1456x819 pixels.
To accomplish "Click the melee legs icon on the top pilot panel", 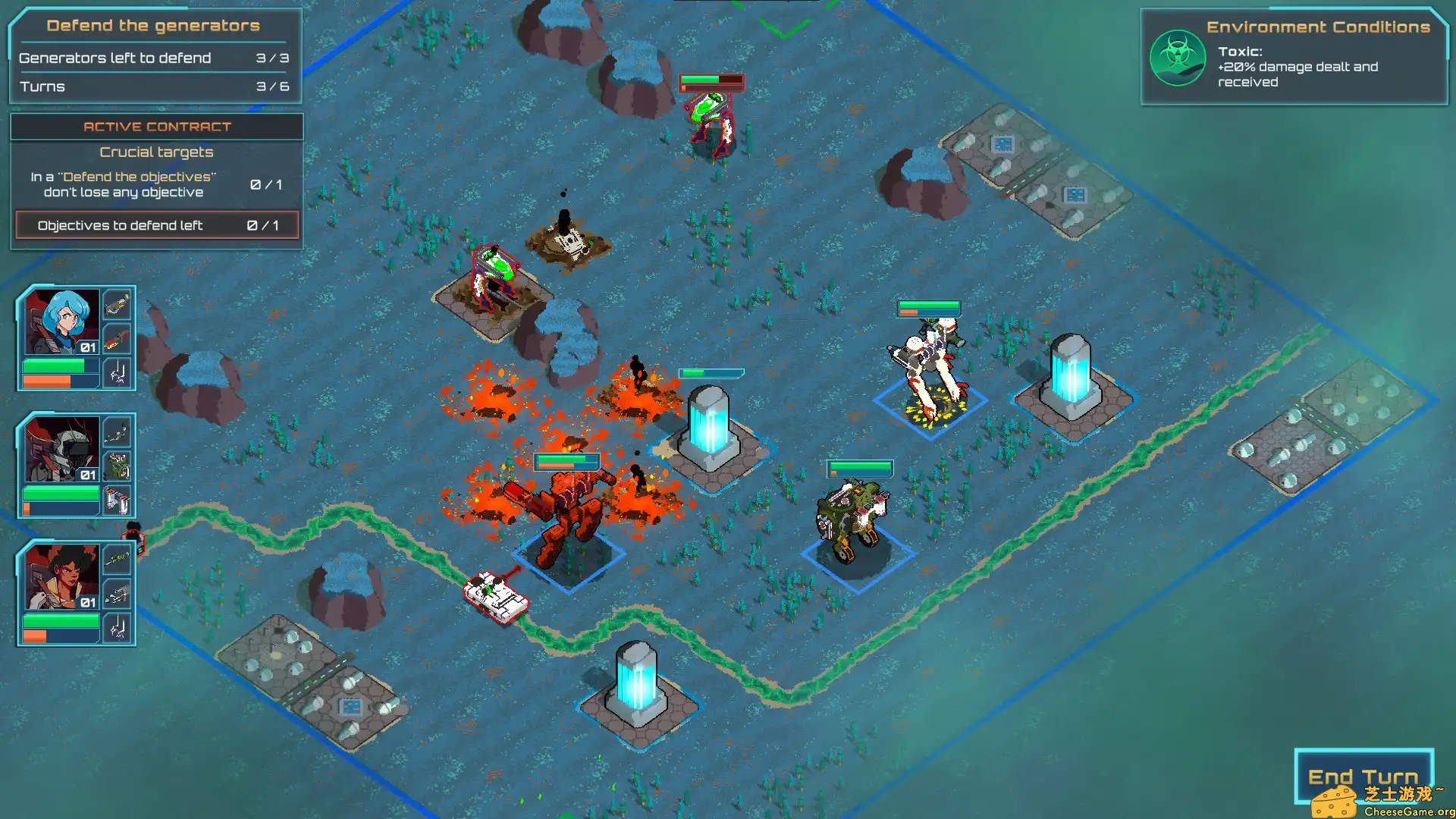I will [x=116, y=373].
